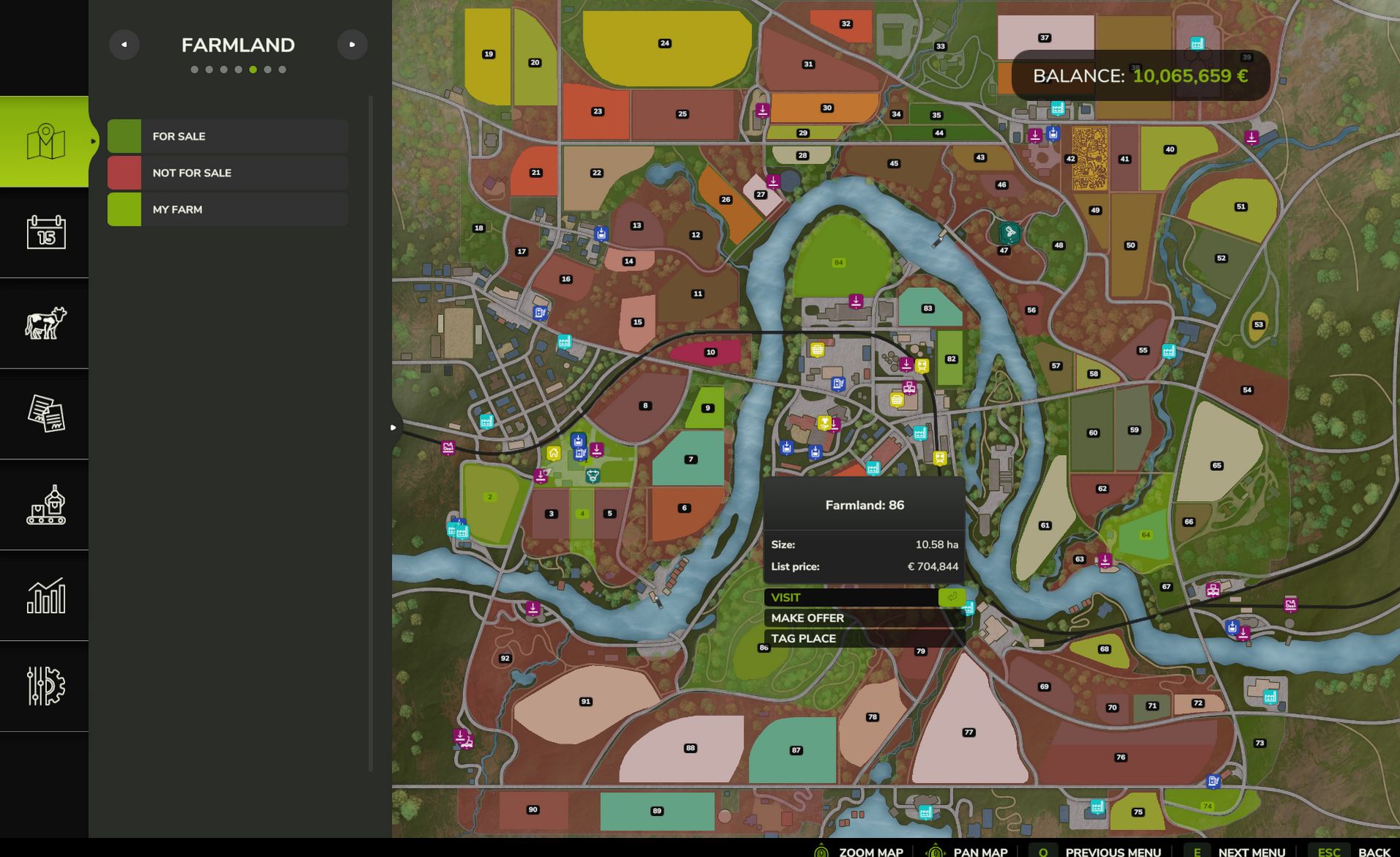The width and height of the screenshot is (1400, 857).
Task: Toggle the NOT FOR SALE map filter
Action: [227, 172]
